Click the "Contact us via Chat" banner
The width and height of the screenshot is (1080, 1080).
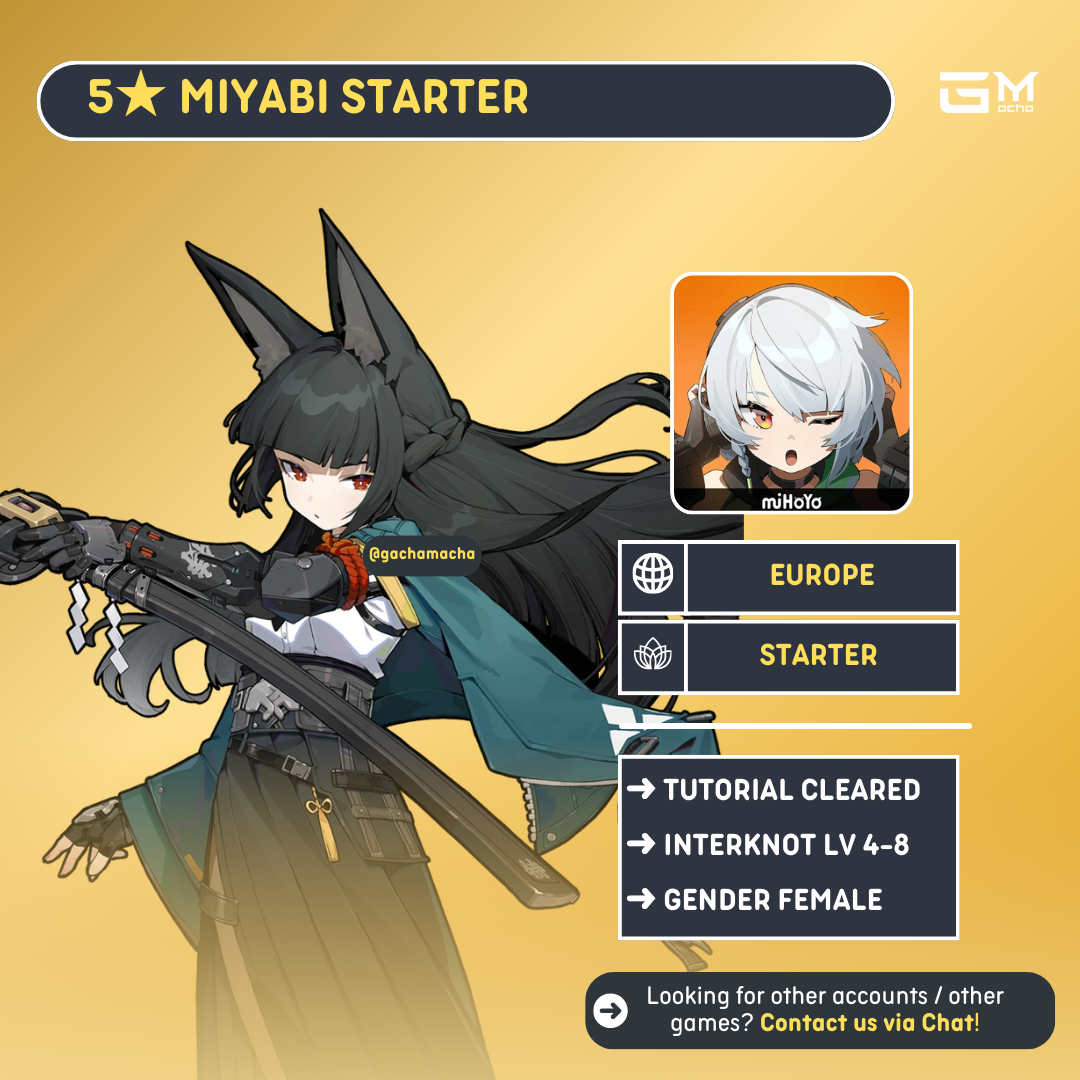[x=820, y=1010]
